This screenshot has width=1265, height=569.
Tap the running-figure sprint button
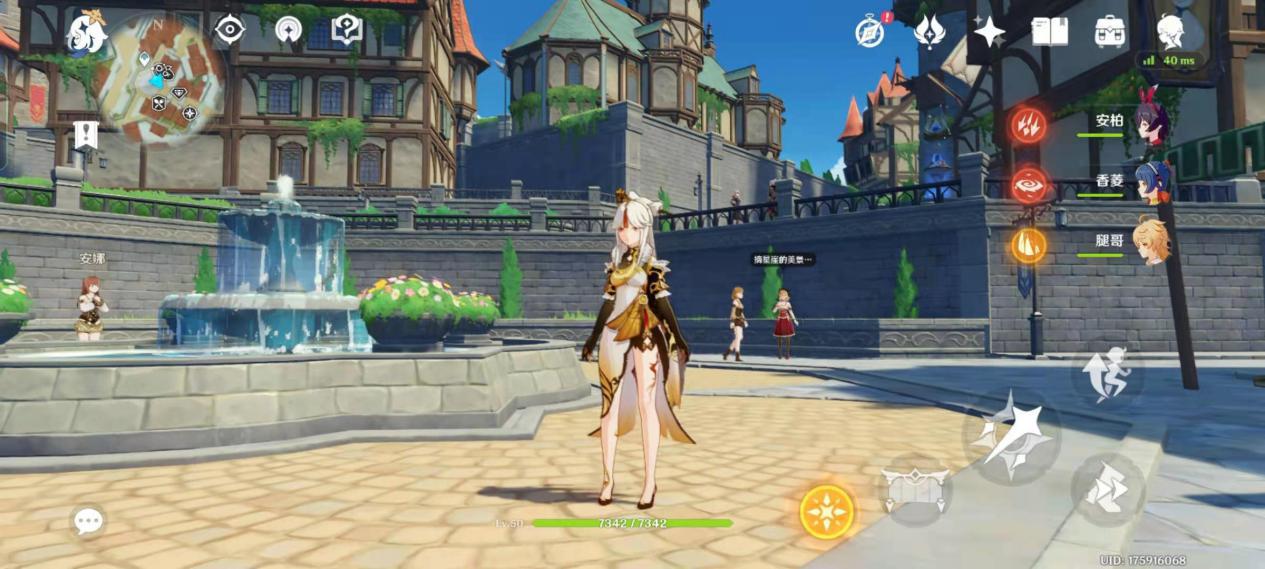pos(1107,375)
